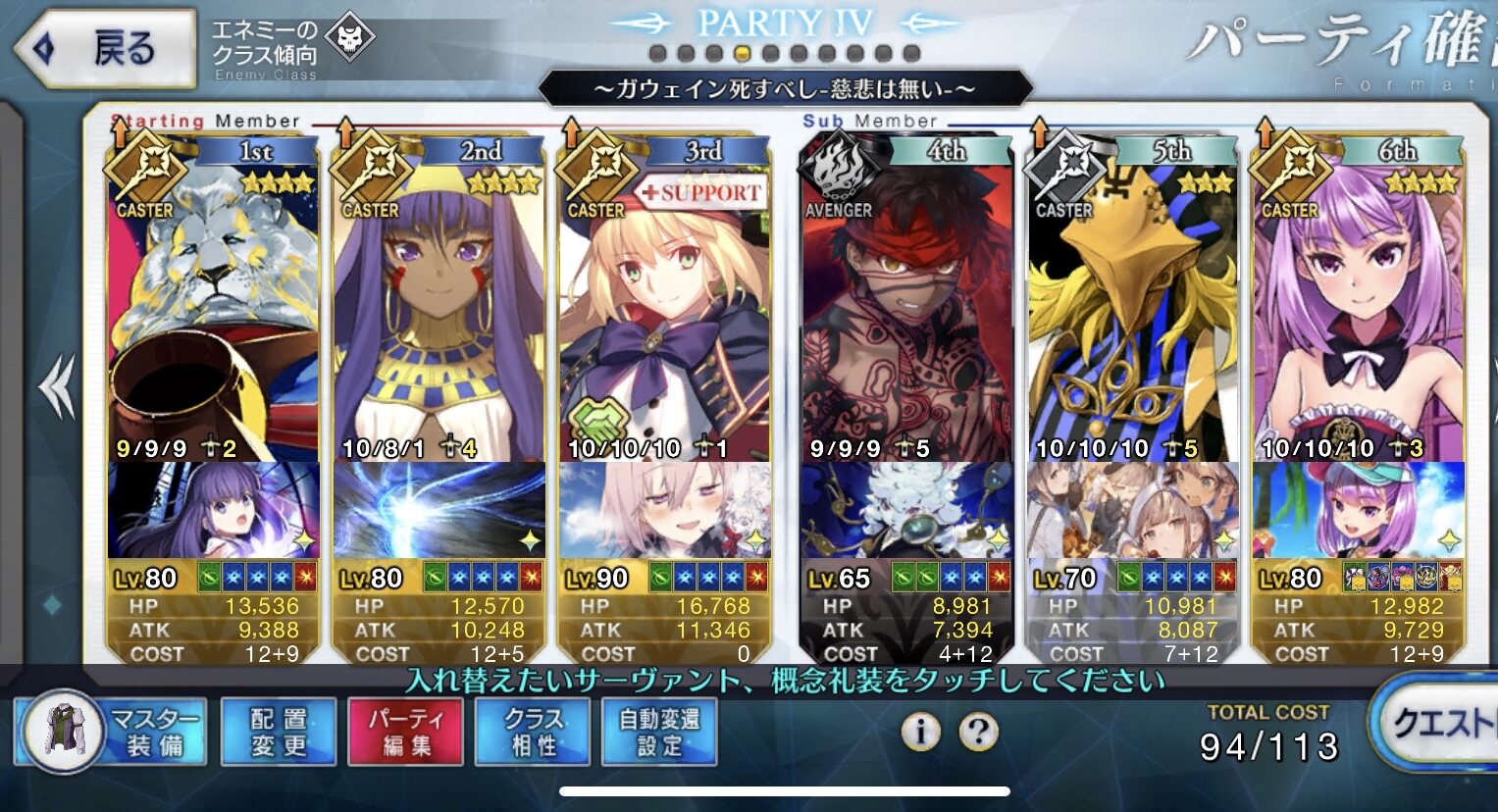The height and width of the screenshot is (812, 1498).
Task: Show class affinity chart (クラス相性)
Action: (533, 732)
